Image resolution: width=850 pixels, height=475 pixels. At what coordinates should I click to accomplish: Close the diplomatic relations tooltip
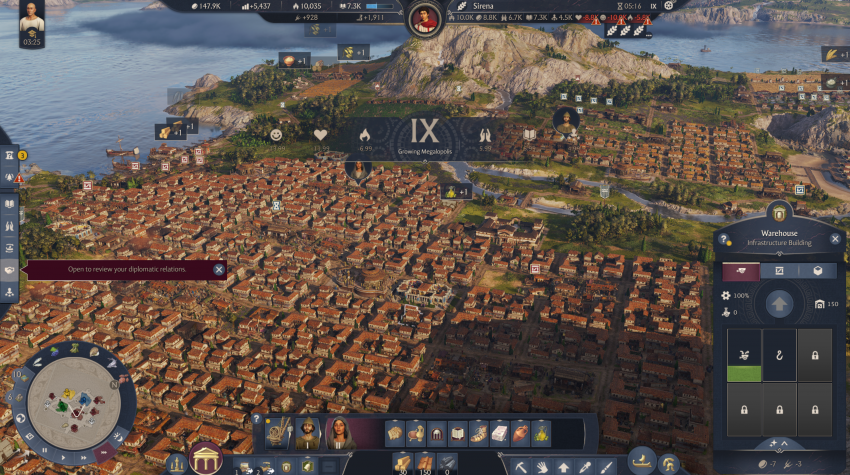(219, 269)
